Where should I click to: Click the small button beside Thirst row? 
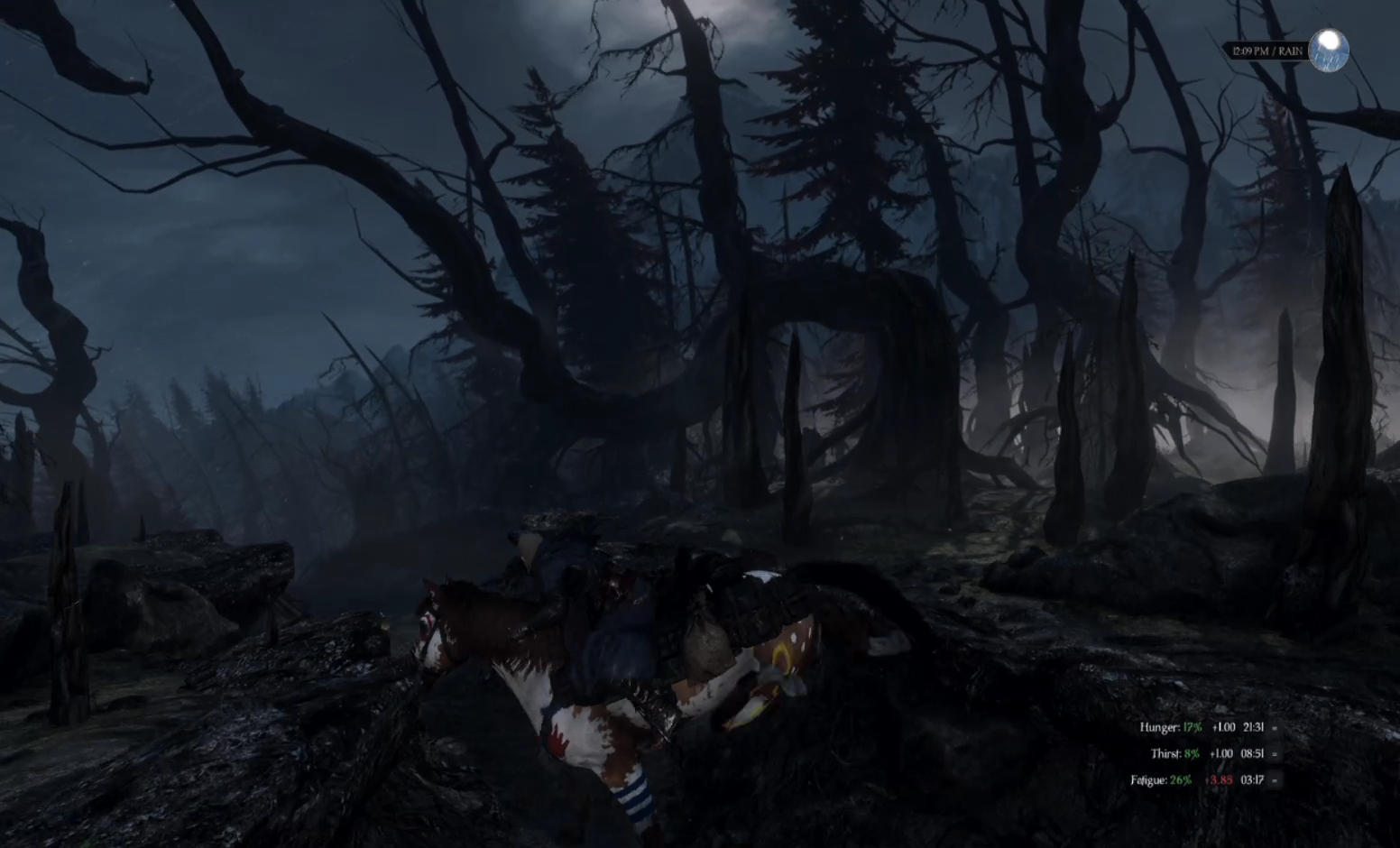(x=1275, y=754)
